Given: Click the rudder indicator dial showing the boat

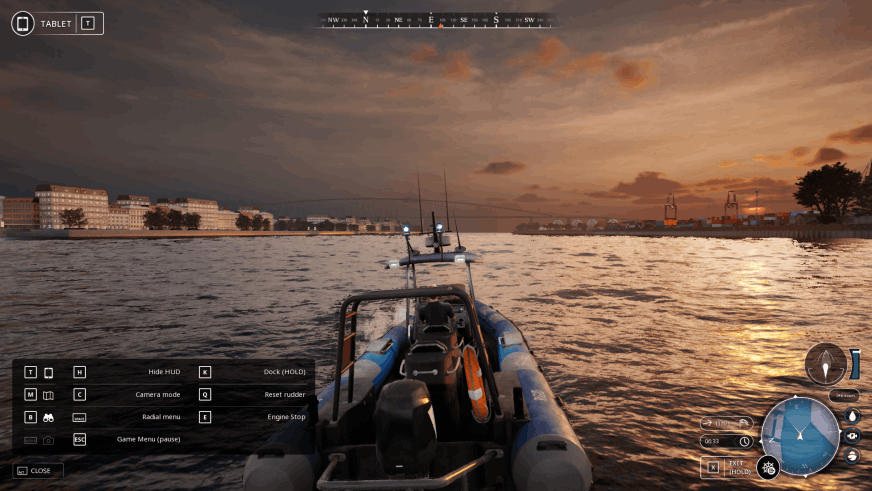Looking at the screenshot, I should 826,364.
